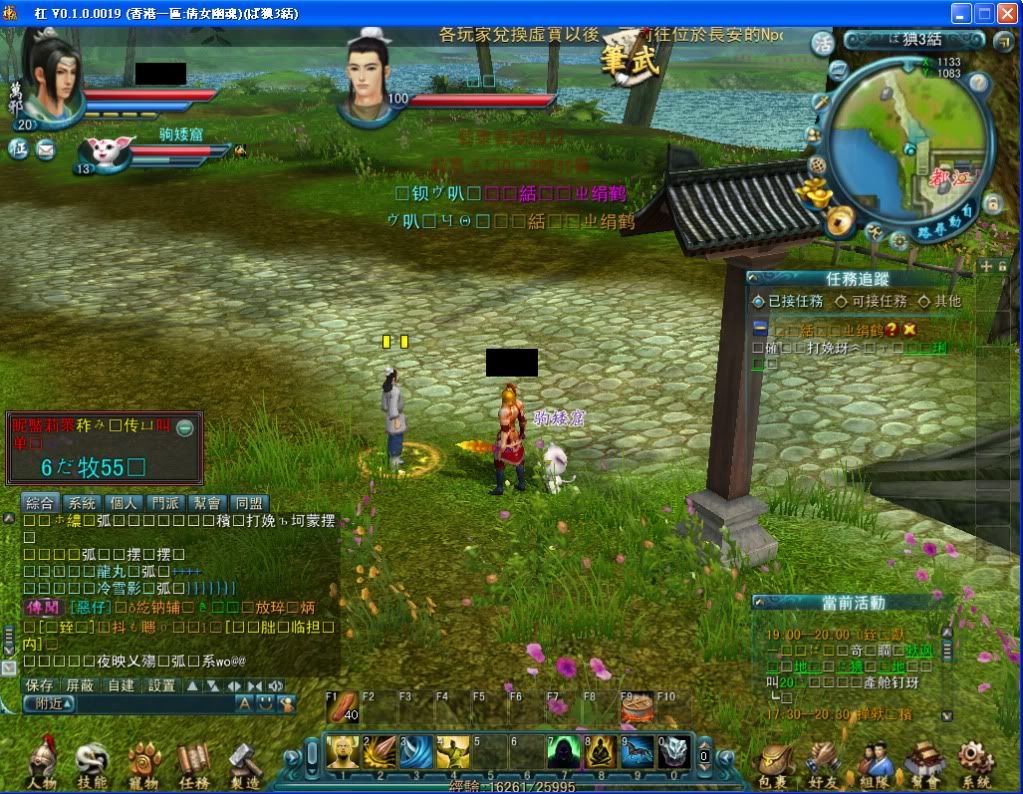
Task: Open the 寵物 pet menu
Action: [x=143, y=763]
